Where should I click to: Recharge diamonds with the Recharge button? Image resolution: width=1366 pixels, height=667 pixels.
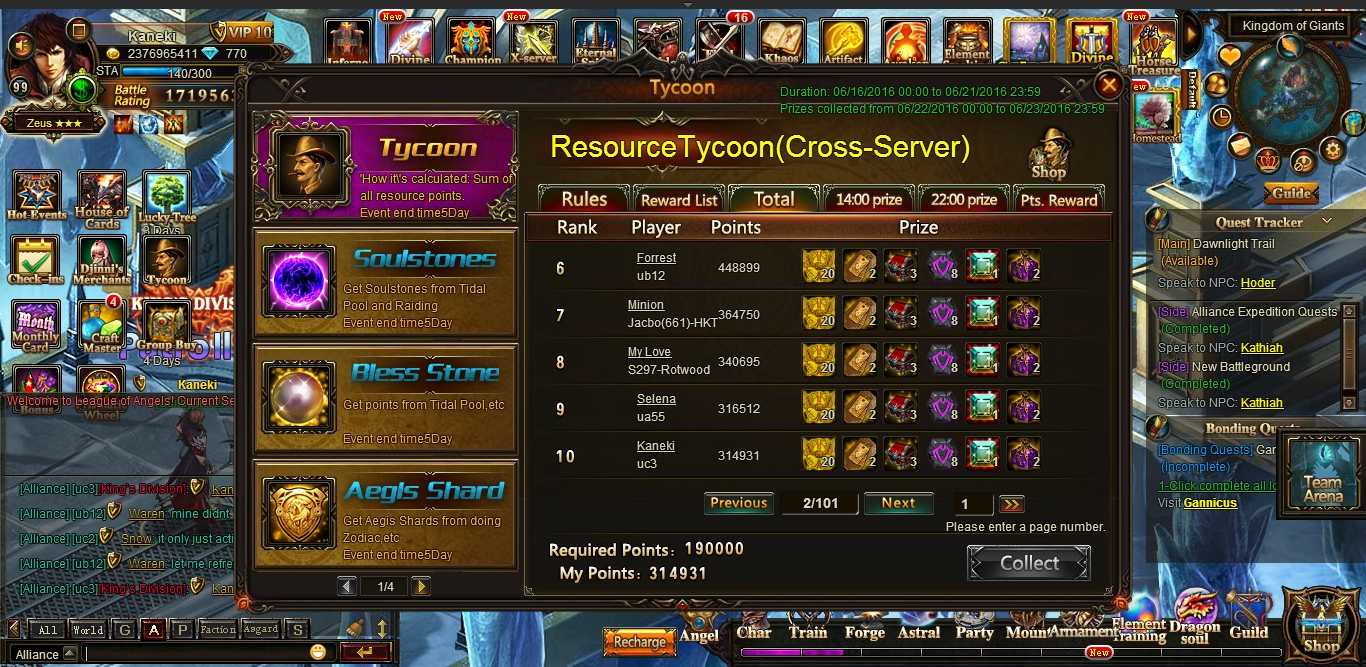tap(639, 642)
